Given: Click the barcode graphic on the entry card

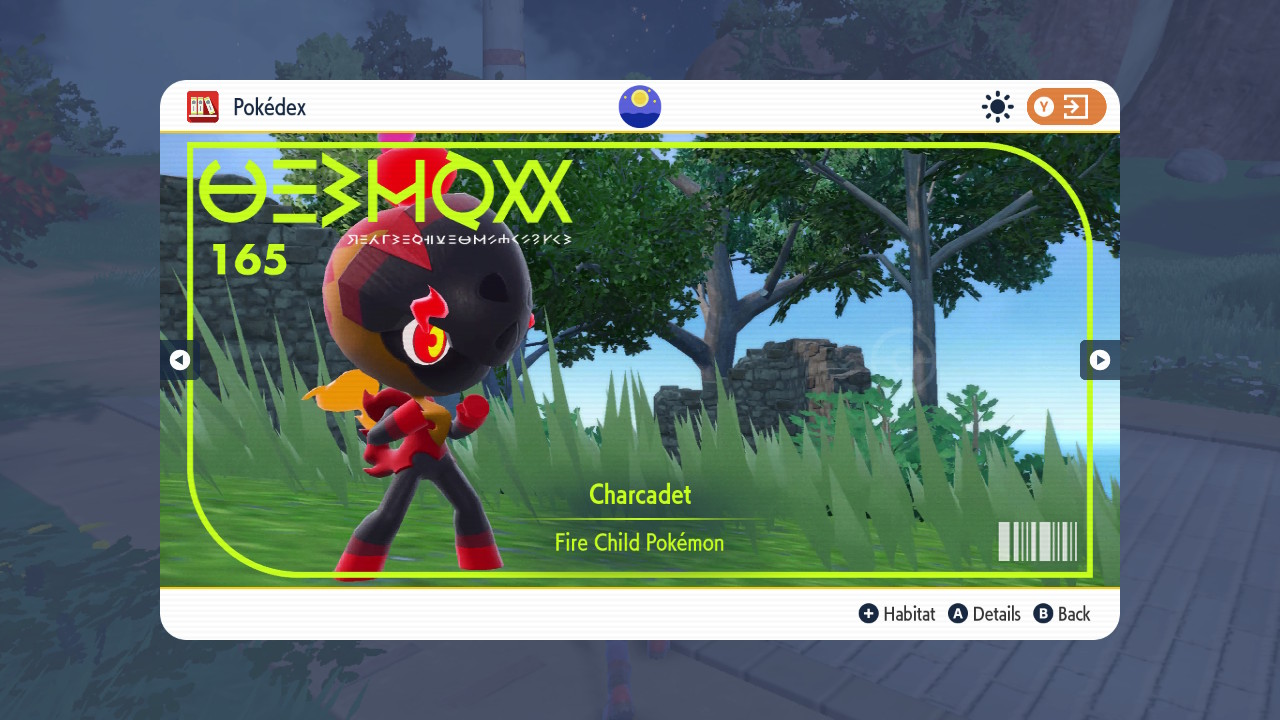Looking at the screenshot, I should coord(1037,542).
